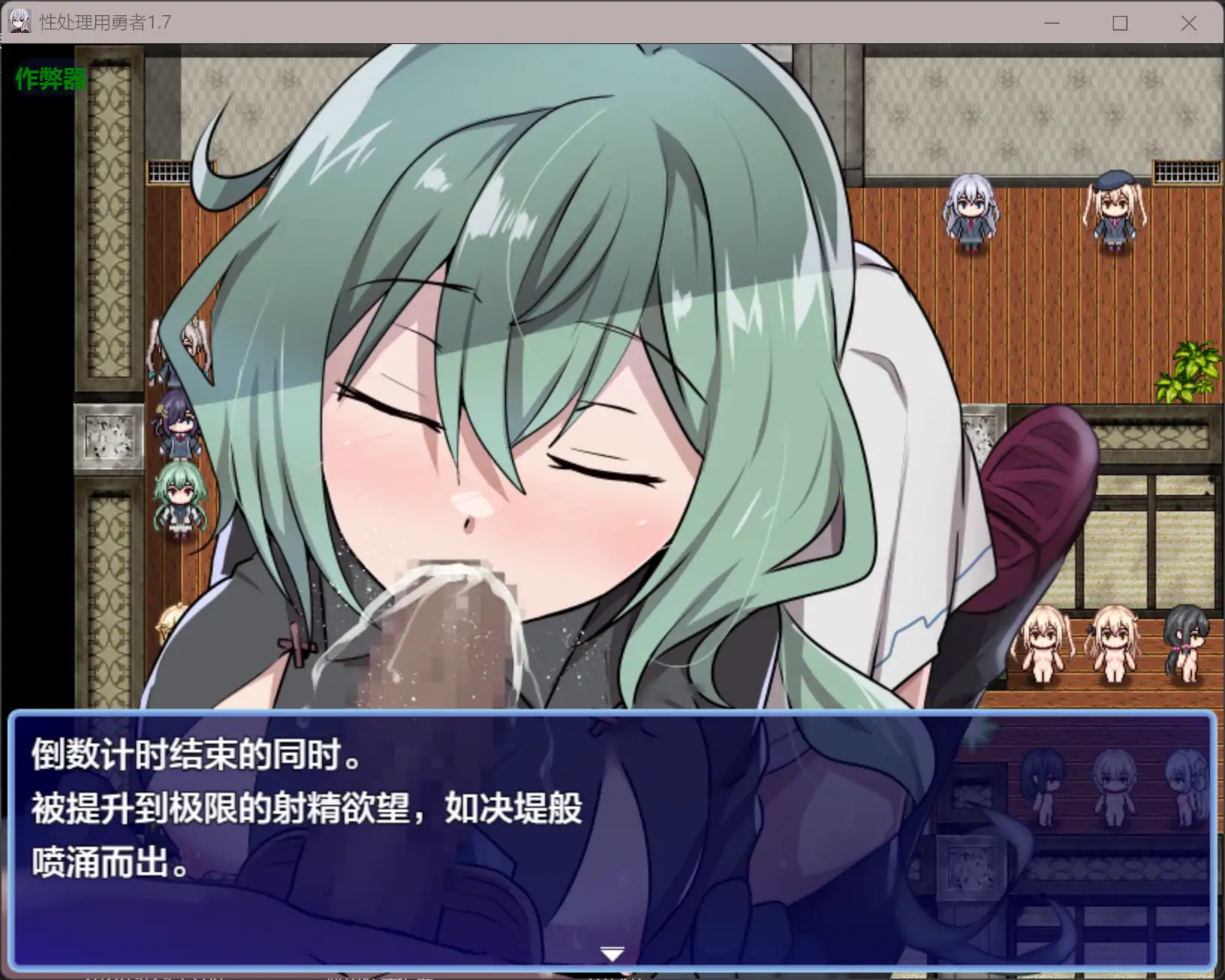Open the green 作弊器 cheat tool
This screenshot has height=980, width=1225.
click(49, 77)
